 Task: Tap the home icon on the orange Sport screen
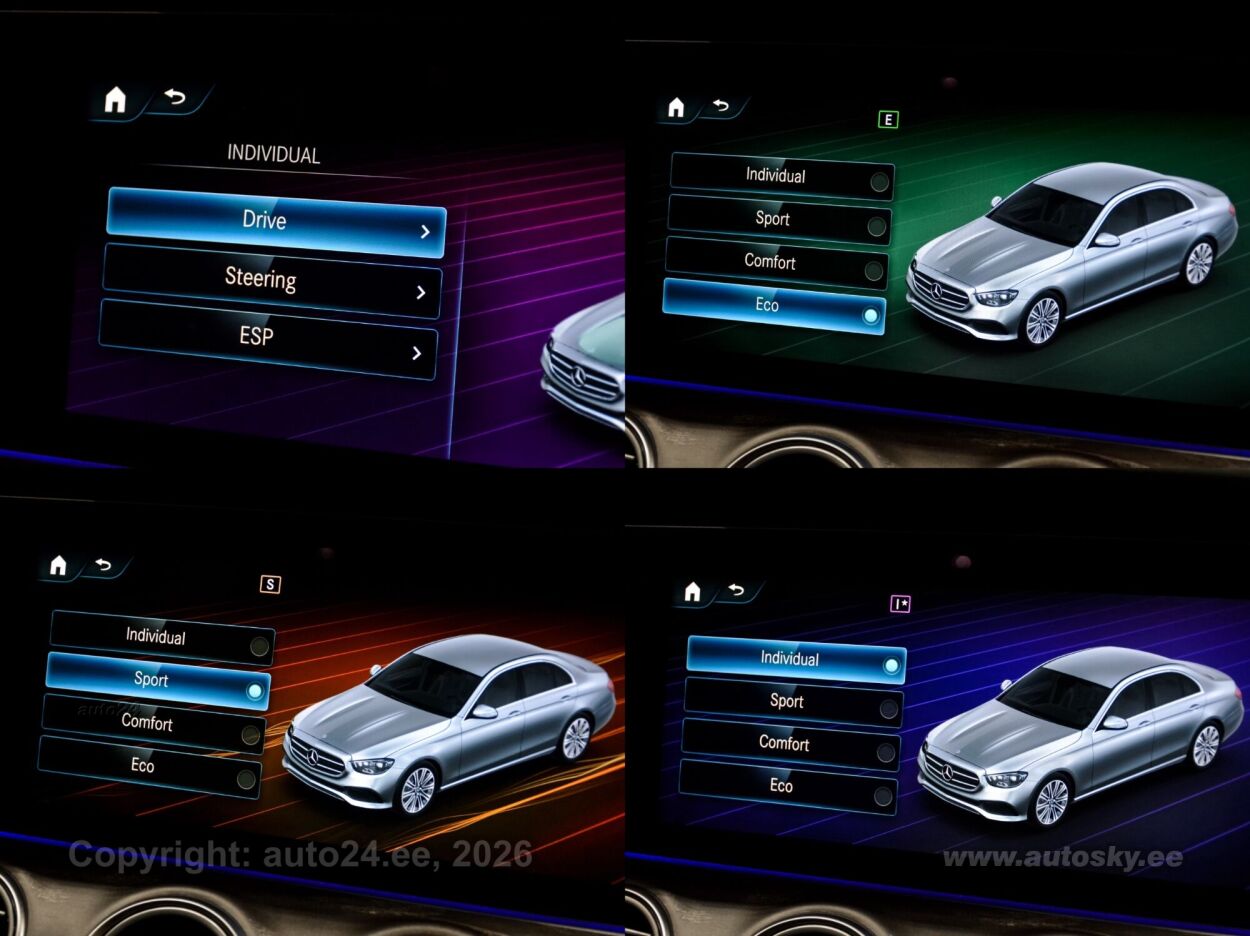[58, 566]
